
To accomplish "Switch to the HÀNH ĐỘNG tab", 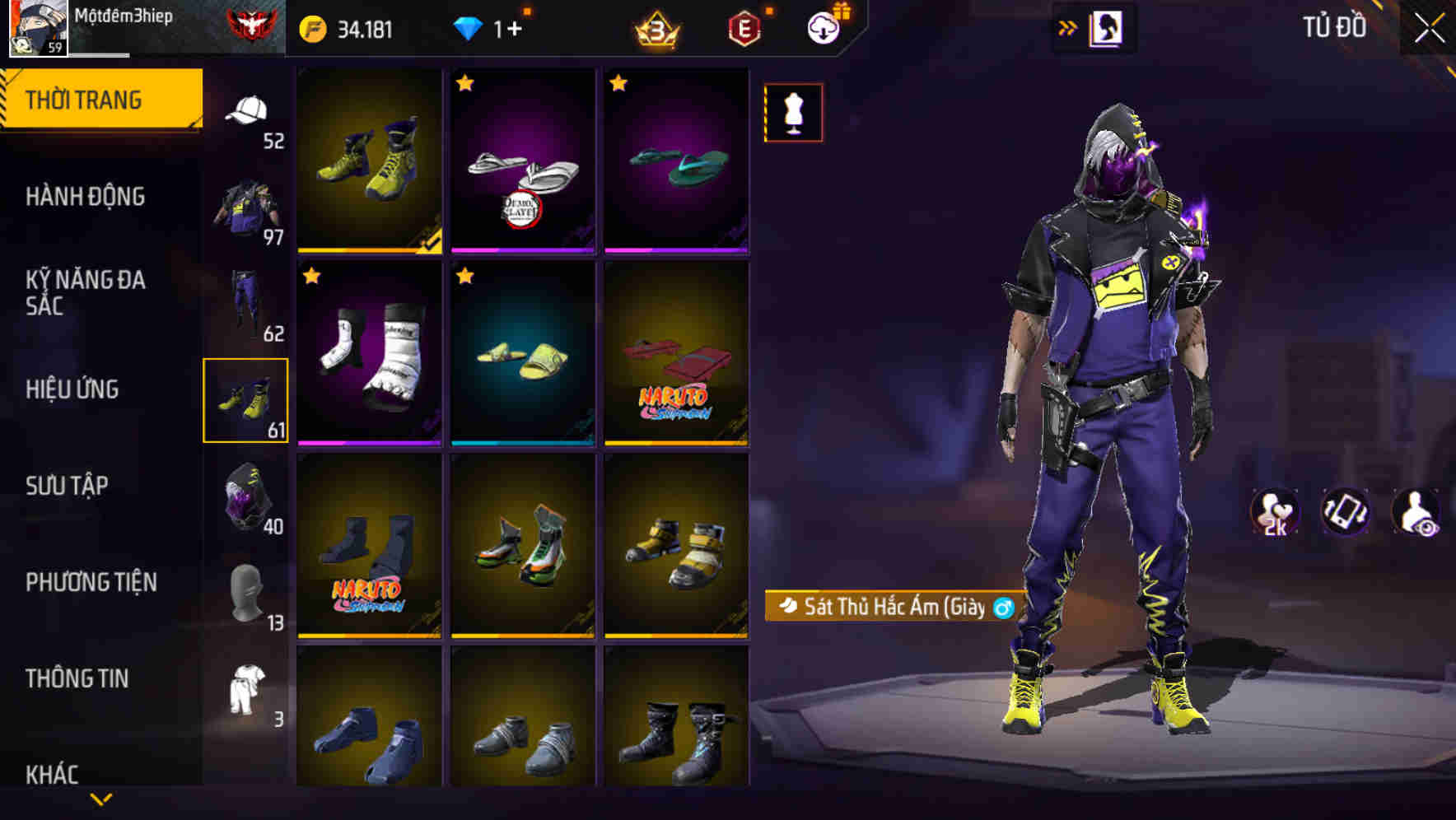I will pyautogui.click(x=86, y=198).
